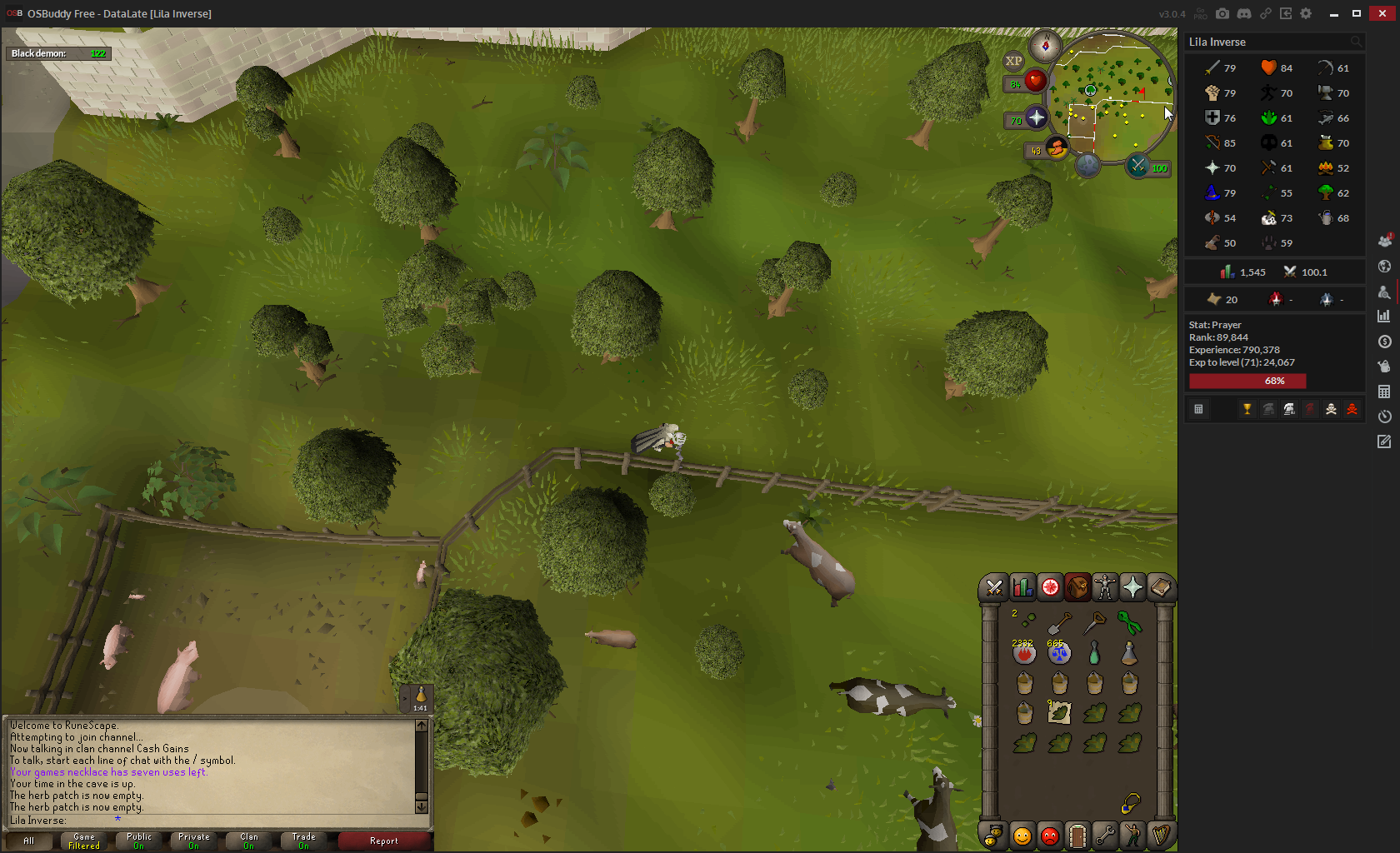Close the OSBuddy window

click(x=1382, y=13)
